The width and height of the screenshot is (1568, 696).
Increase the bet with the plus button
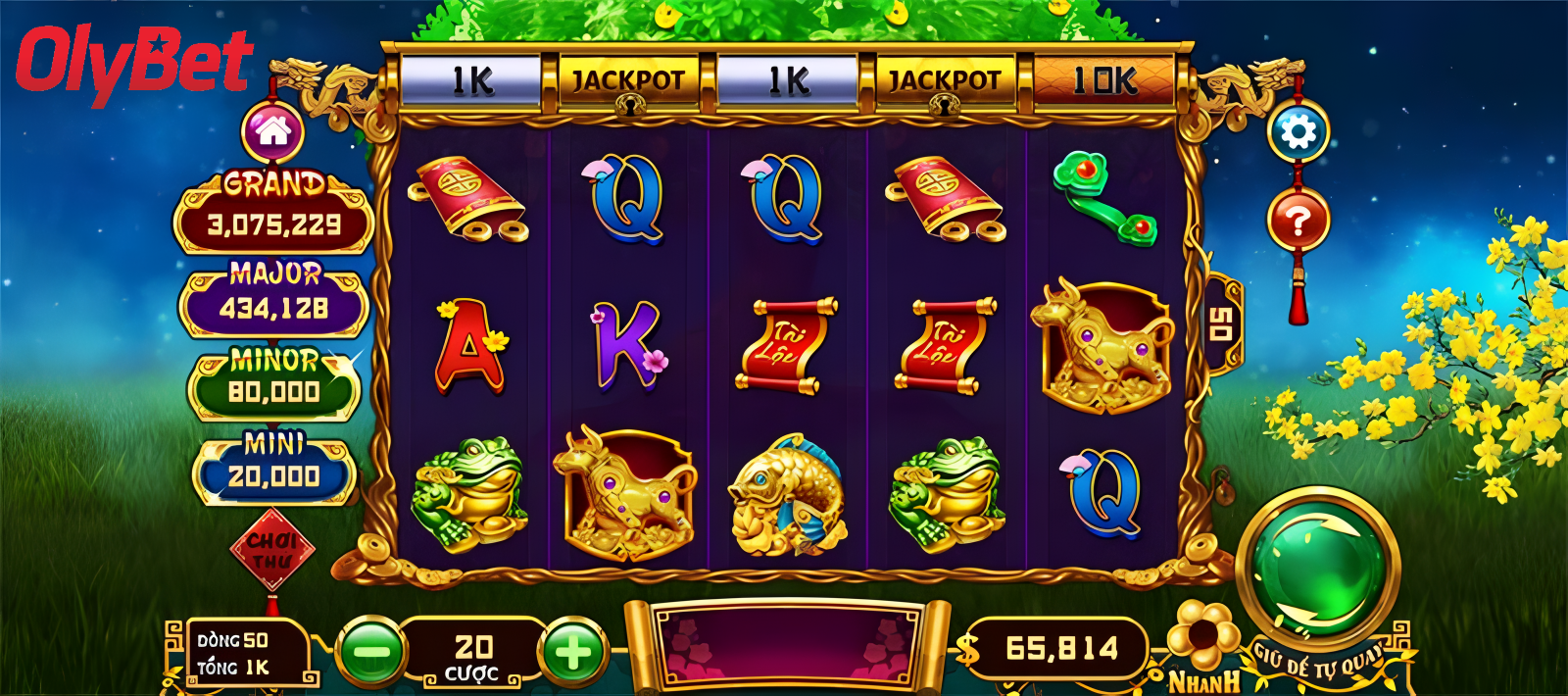(573, 651)
